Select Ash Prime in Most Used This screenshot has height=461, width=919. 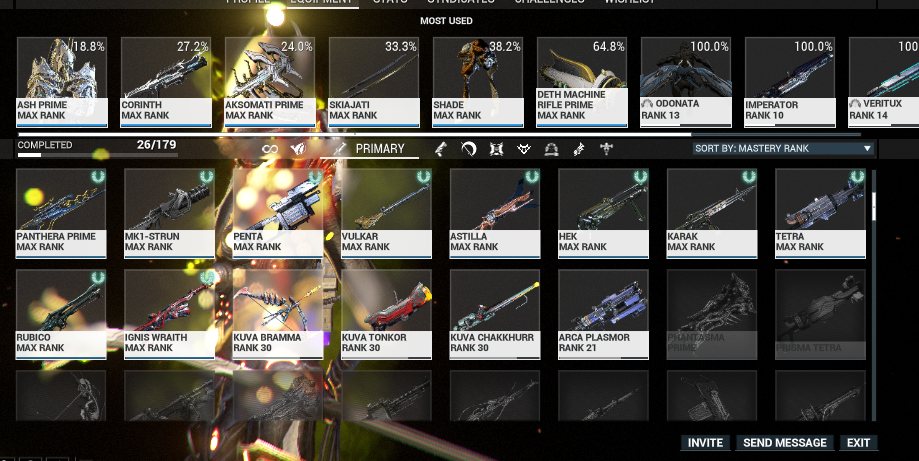point(61,81)
